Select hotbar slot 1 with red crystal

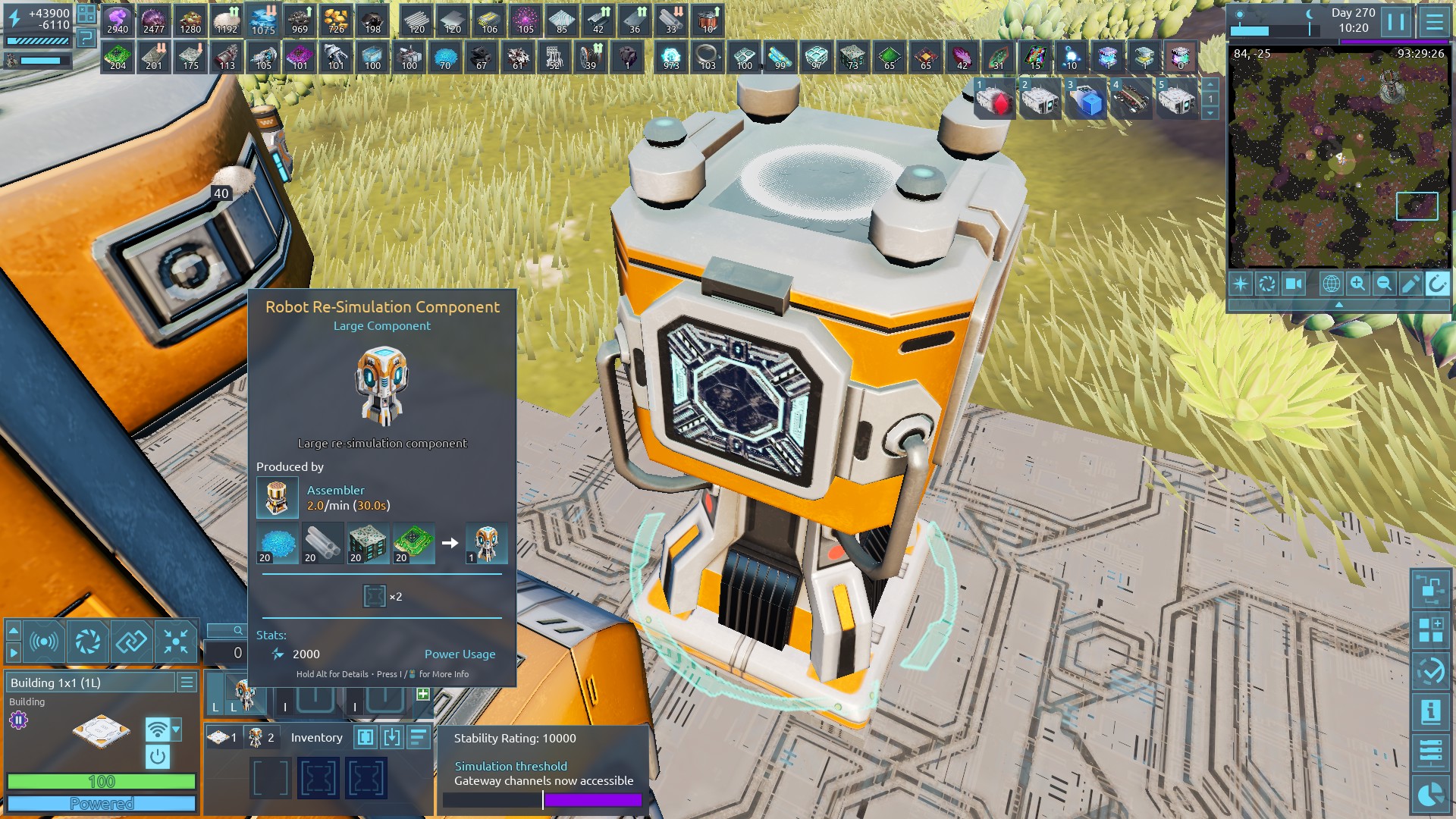click(x=994, y=99)
